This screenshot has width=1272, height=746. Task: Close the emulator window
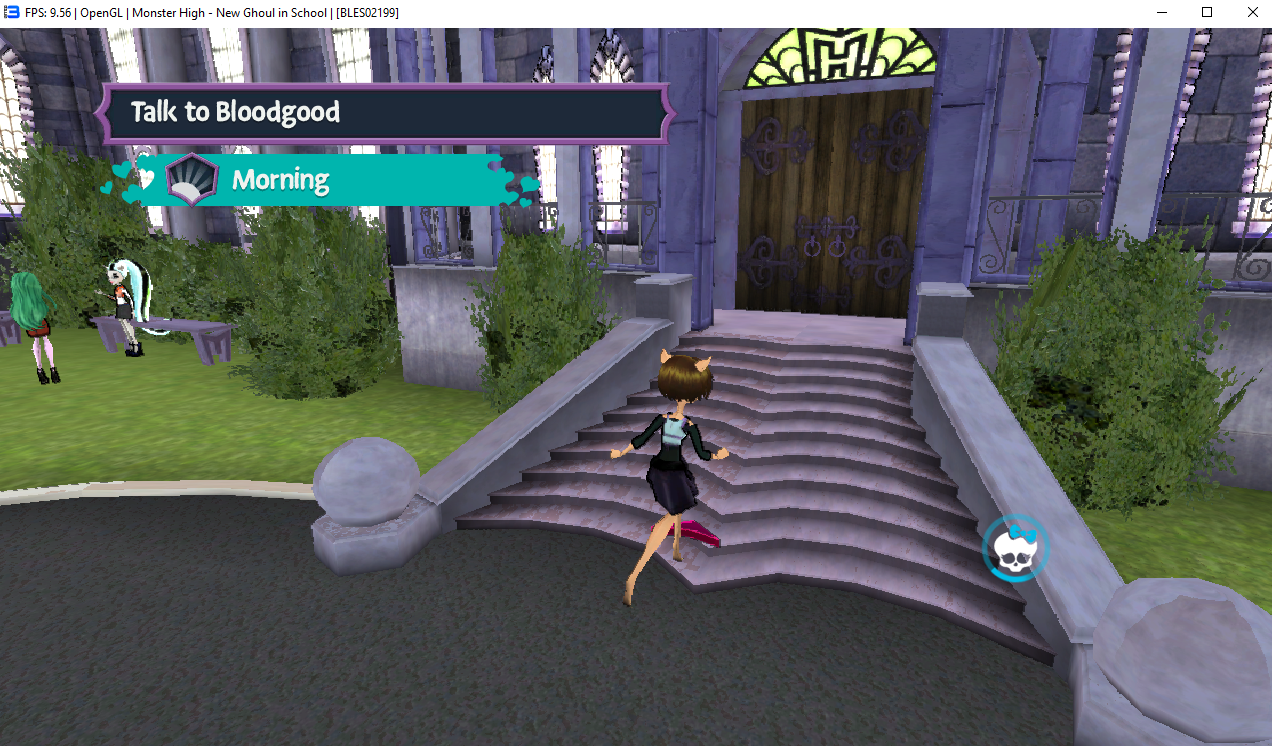1252,12
